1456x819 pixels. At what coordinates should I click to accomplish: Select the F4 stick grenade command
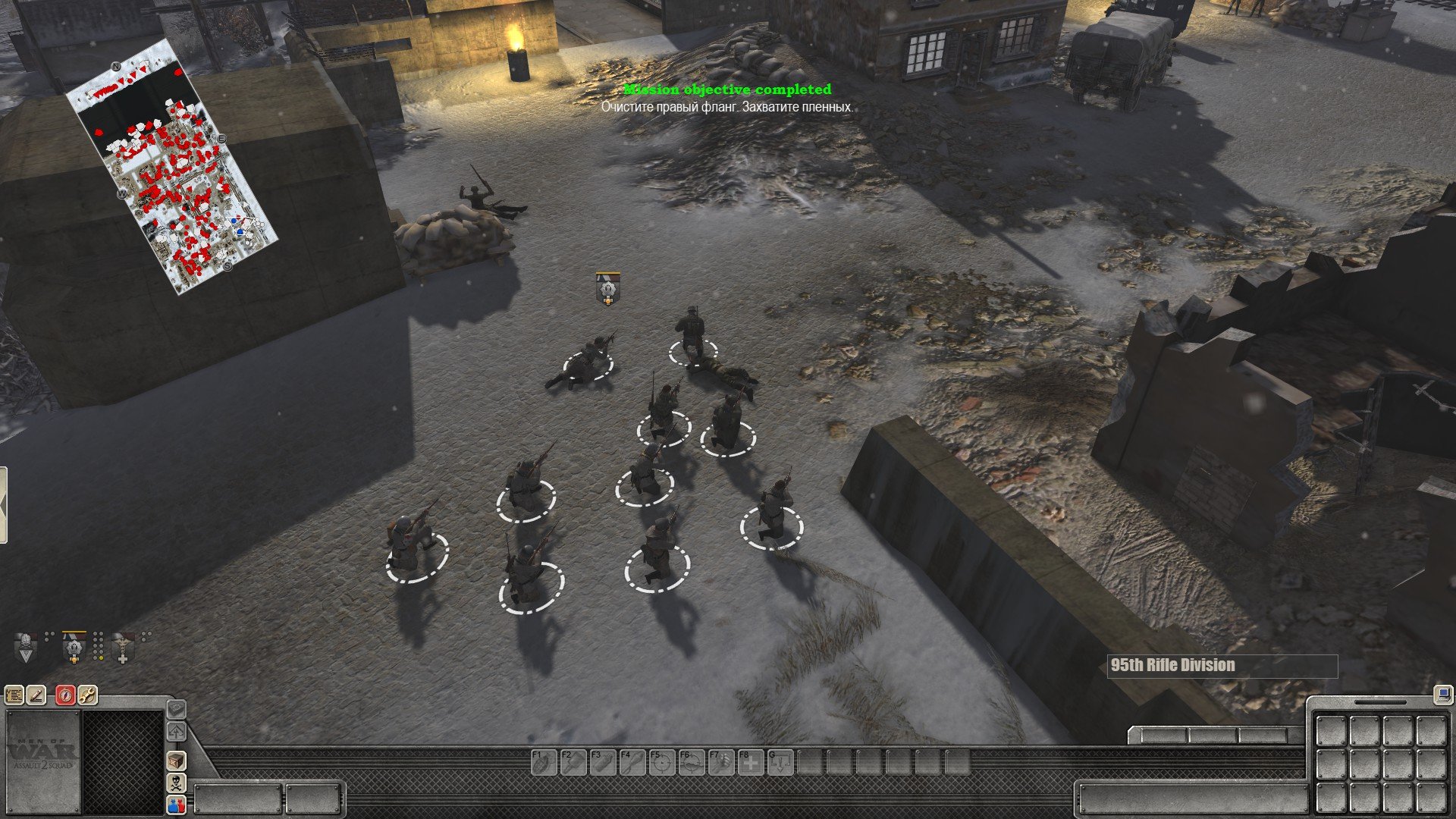[x=632, y=762]
